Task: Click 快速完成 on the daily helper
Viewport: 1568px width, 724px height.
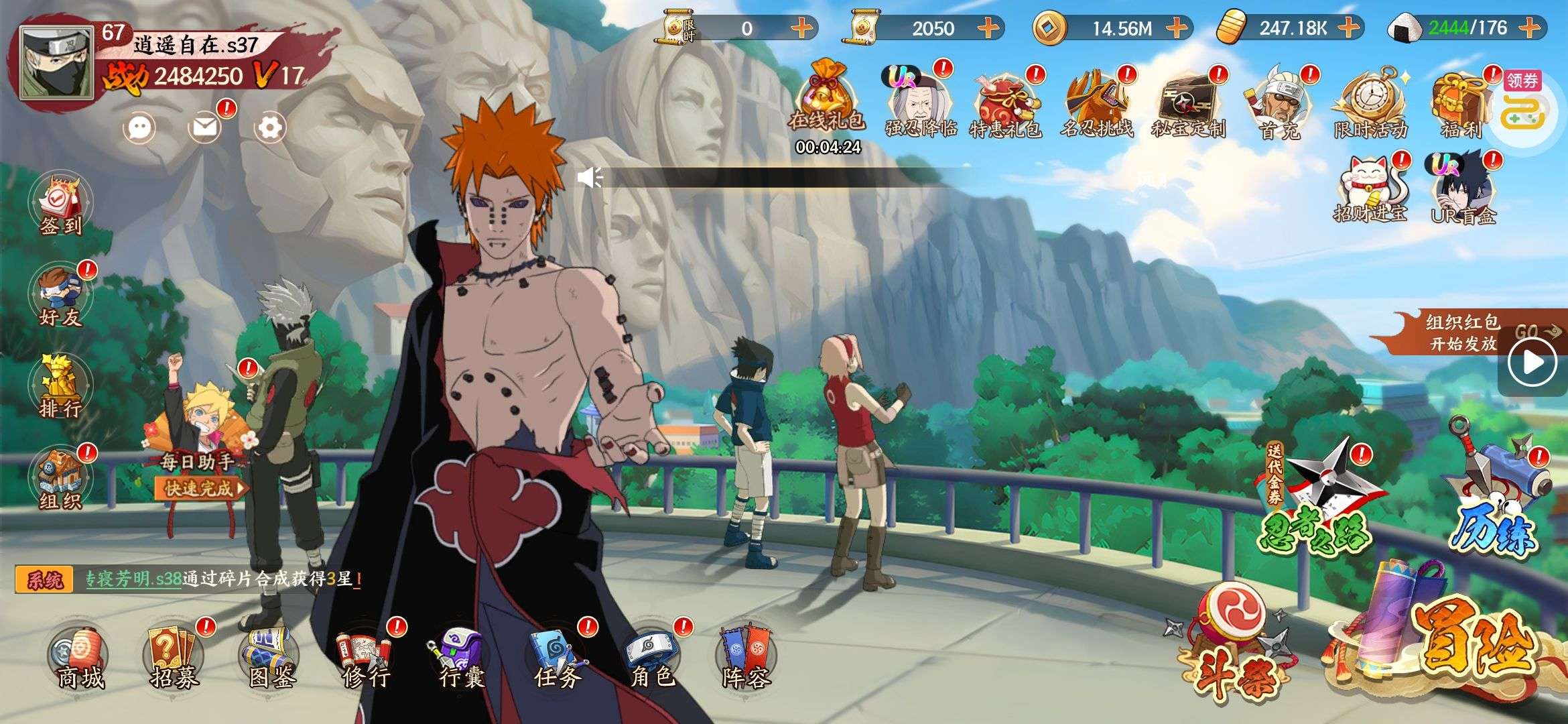Action: pos(198,489)
